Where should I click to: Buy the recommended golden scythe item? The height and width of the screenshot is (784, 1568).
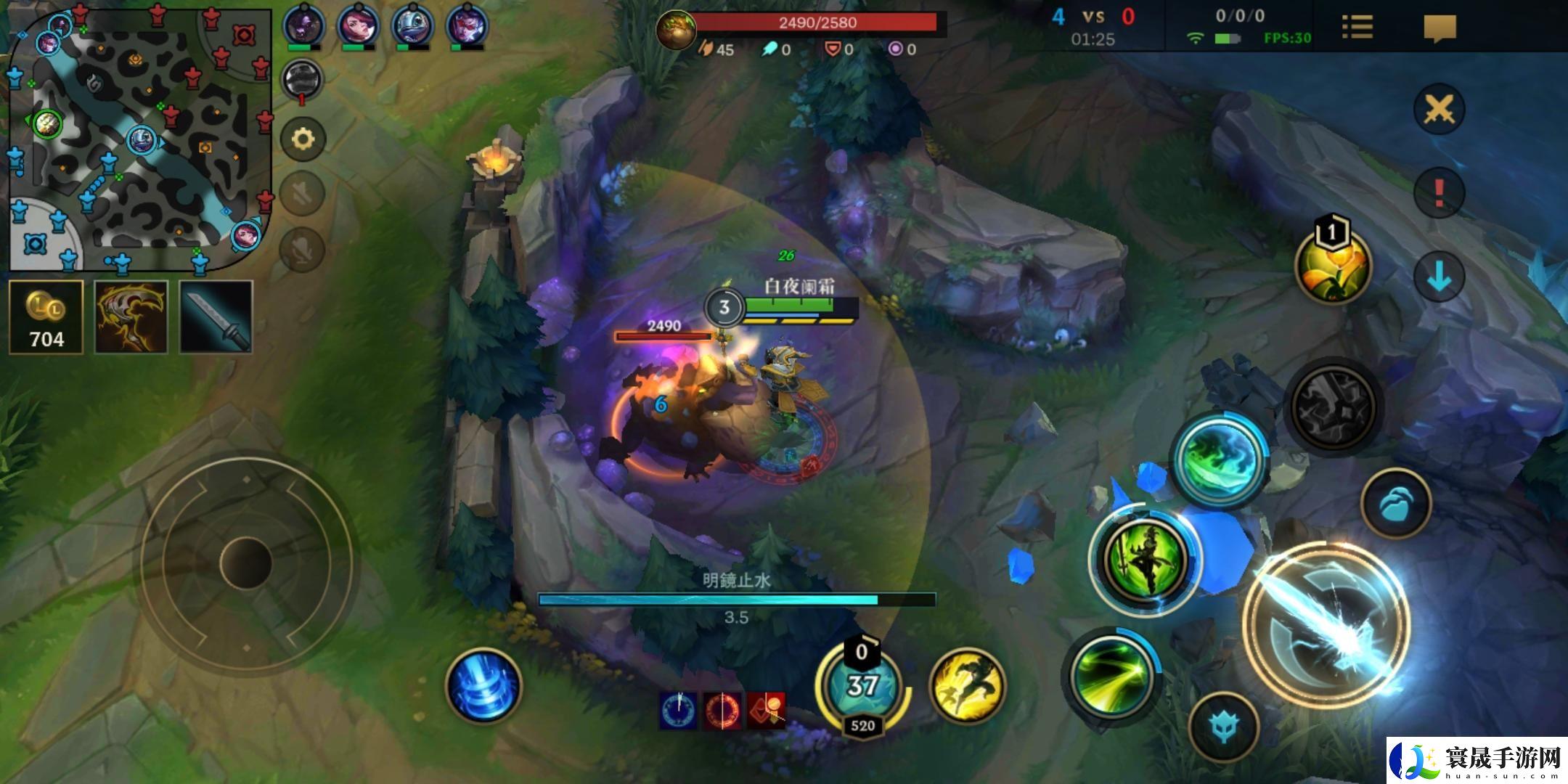tap(131, 317)
